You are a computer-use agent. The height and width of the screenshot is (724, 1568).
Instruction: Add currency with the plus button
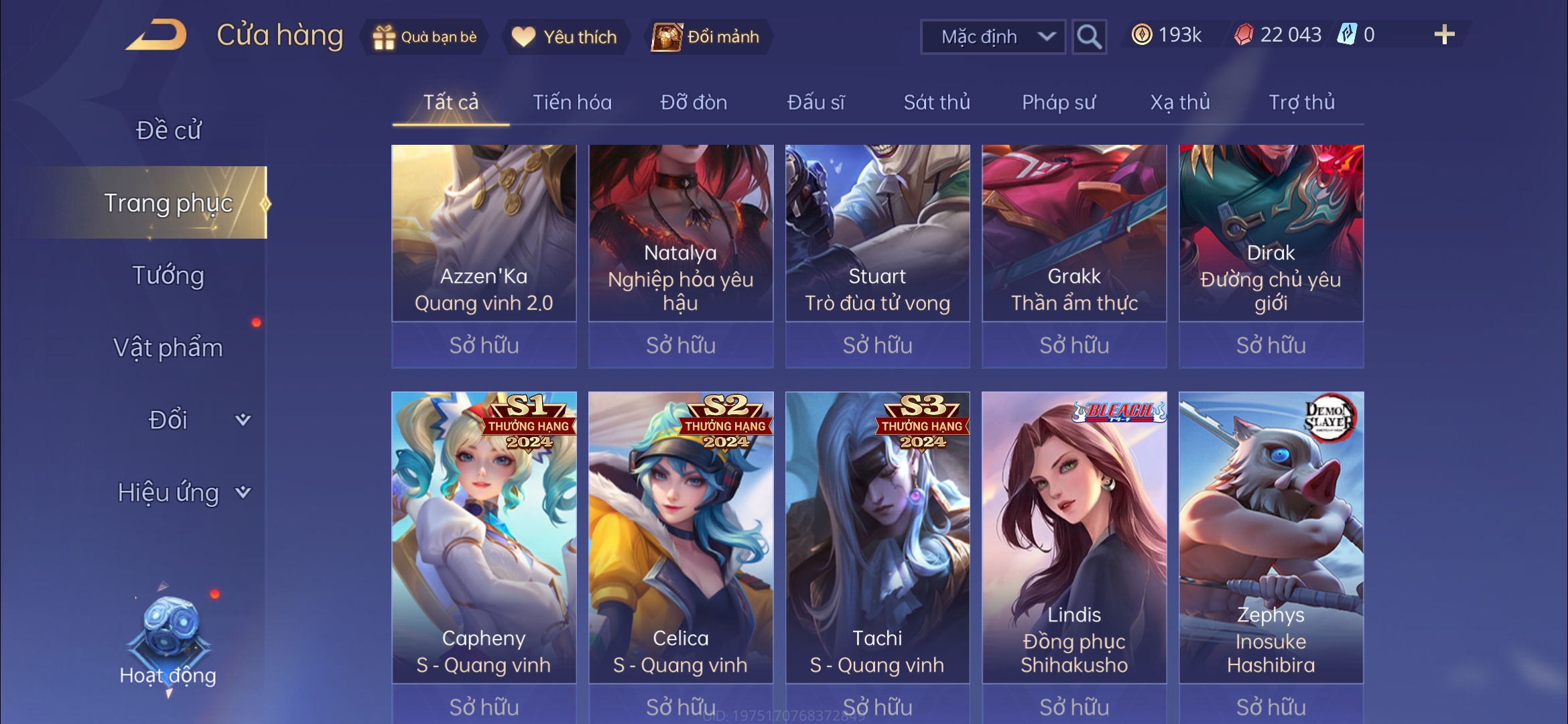click(x=1444, y=35)
